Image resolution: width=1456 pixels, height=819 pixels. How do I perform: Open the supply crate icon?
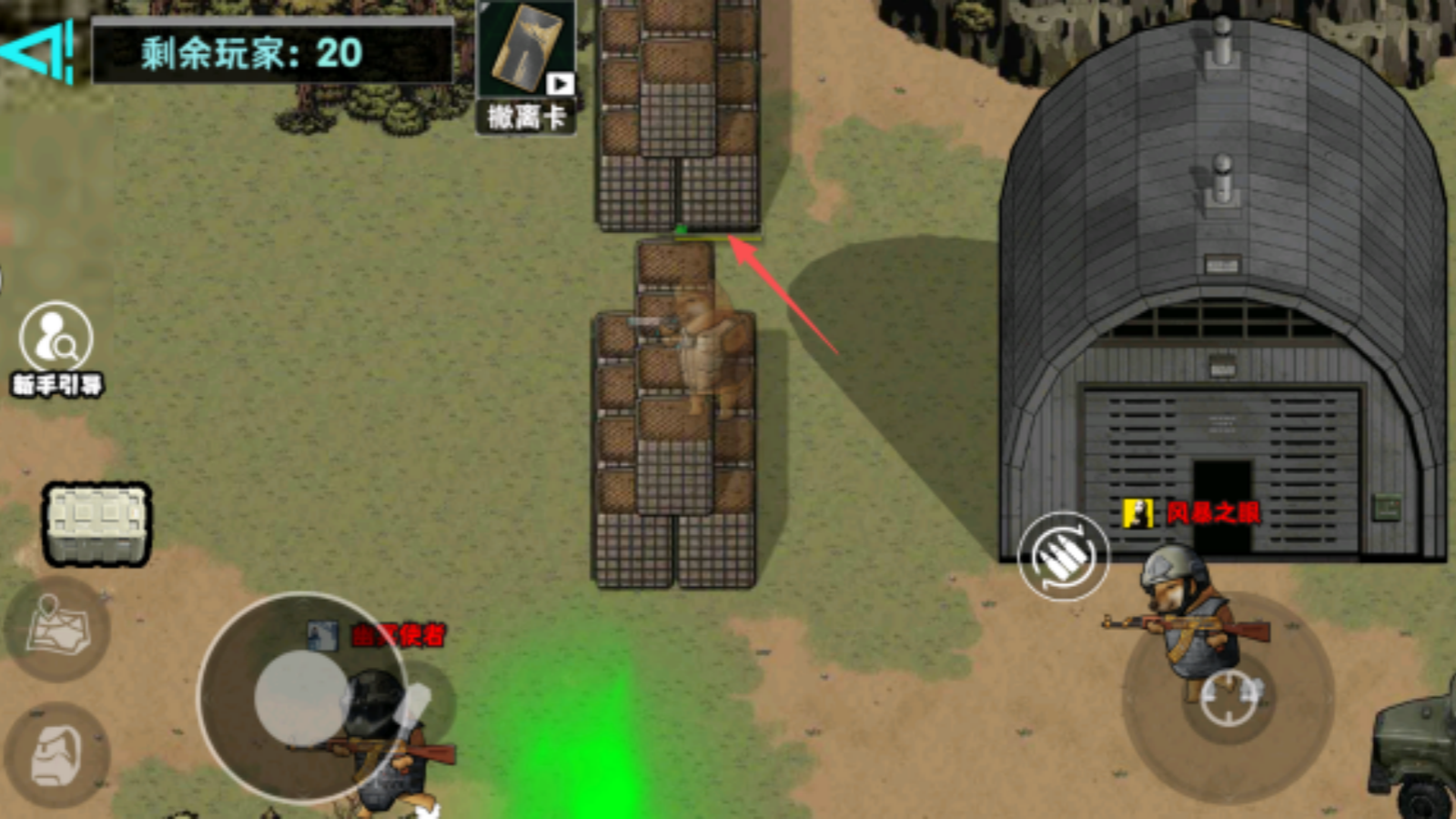(96, 524)
